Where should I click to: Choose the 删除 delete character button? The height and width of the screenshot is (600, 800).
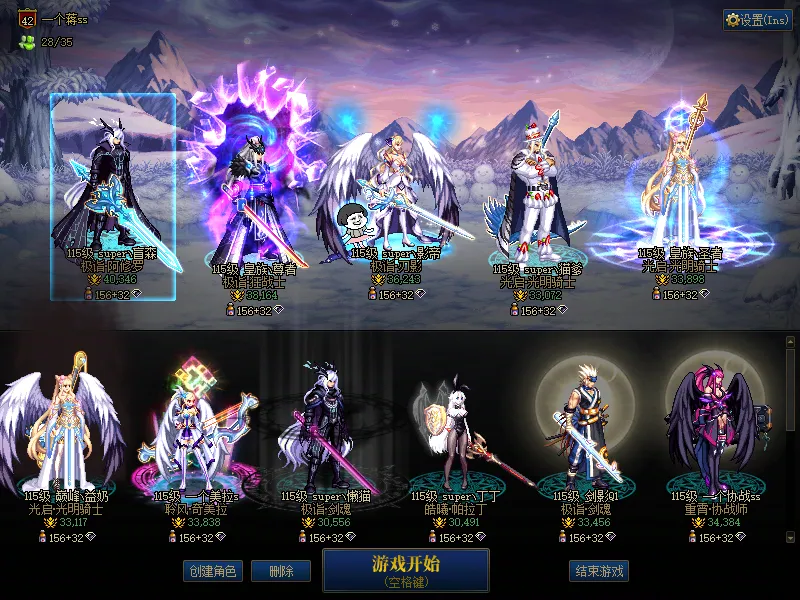[x=280, y=571]
